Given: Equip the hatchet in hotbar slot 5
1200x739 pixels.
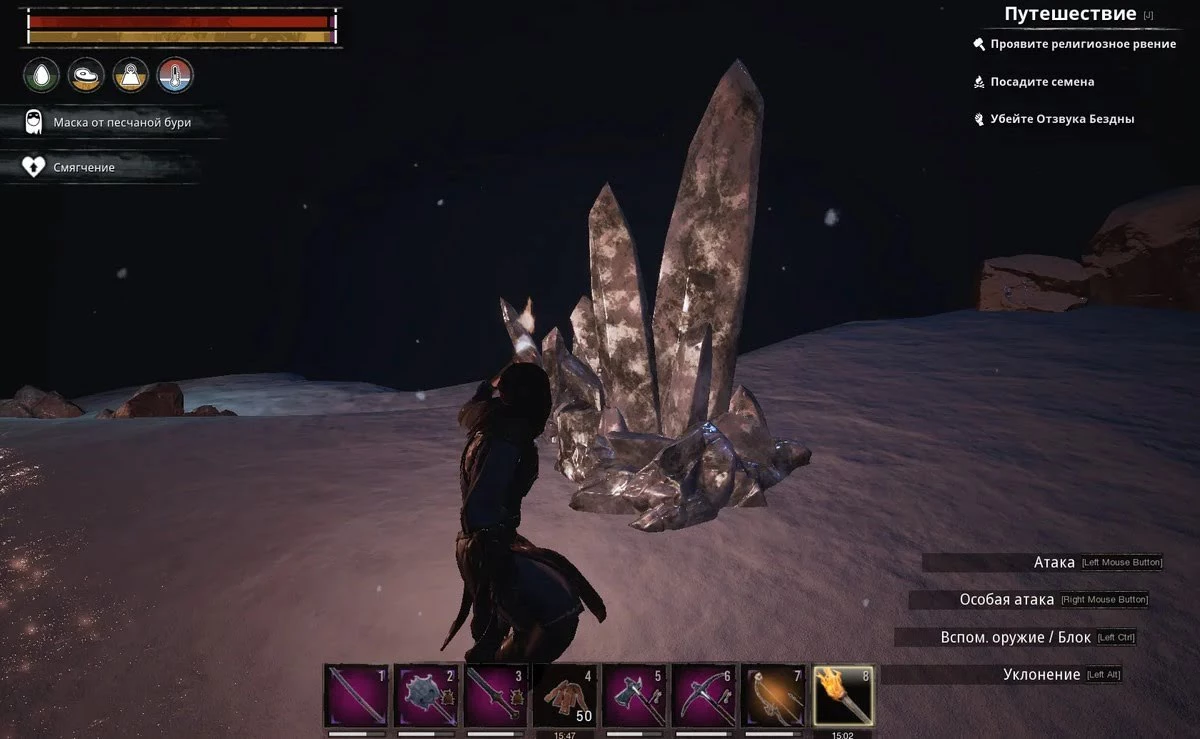Looking at the screenshot, I should (x=635, y=695).
